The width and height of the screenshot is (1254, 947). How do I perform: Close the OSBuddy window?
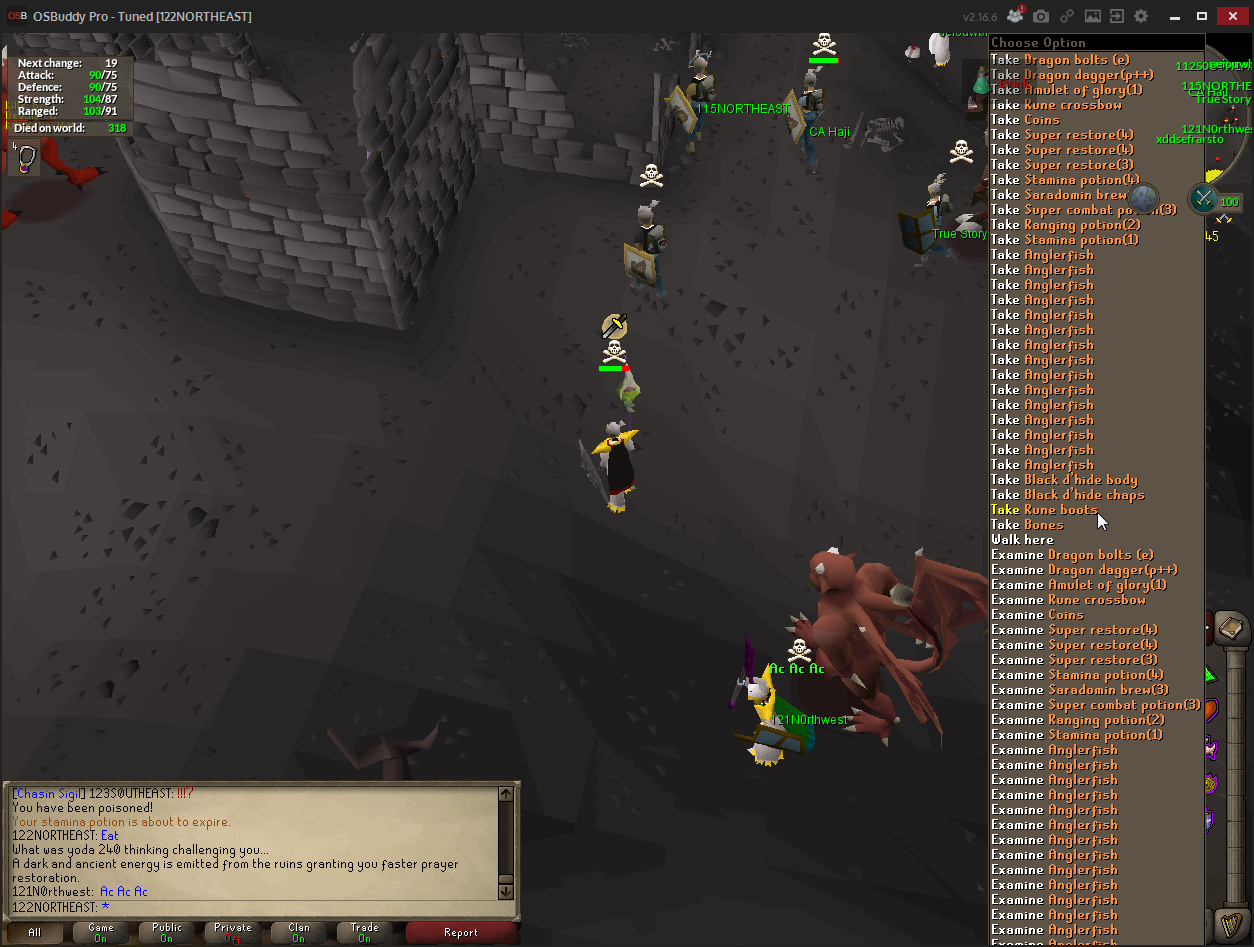1231,16
